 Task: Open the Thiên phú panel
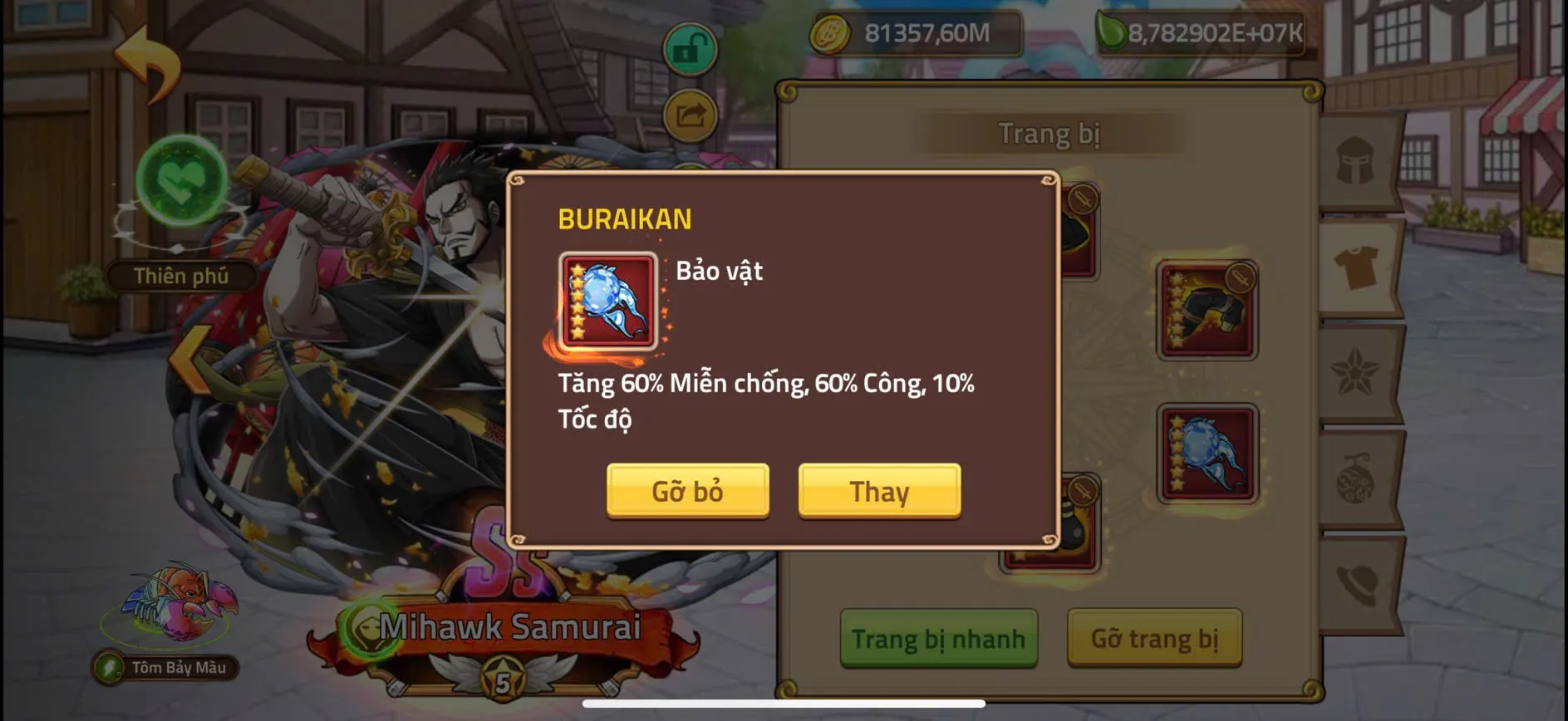(181, 276)
